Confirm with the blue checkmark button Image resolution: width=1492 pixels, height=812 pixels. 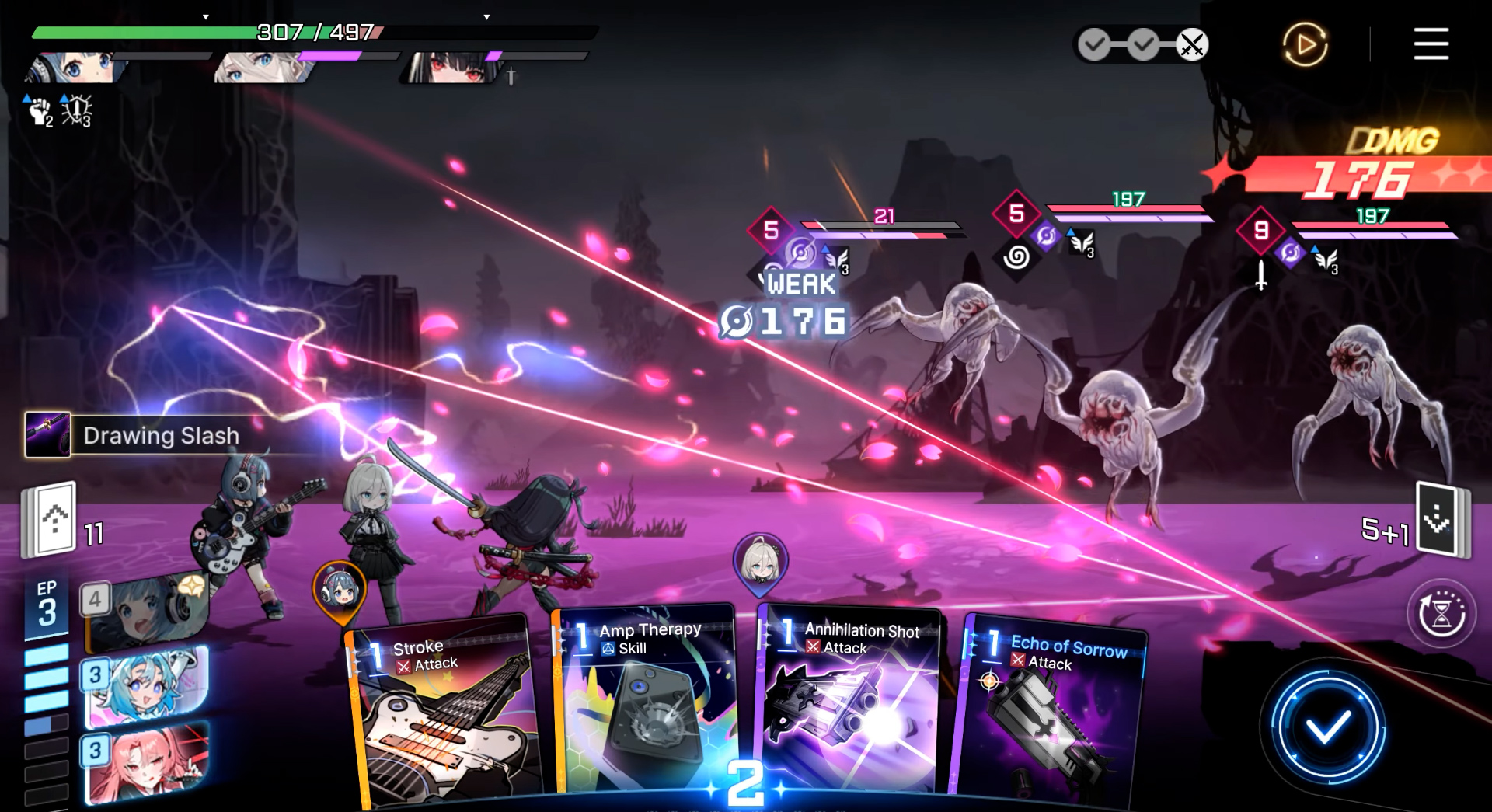pos(1327,728)
